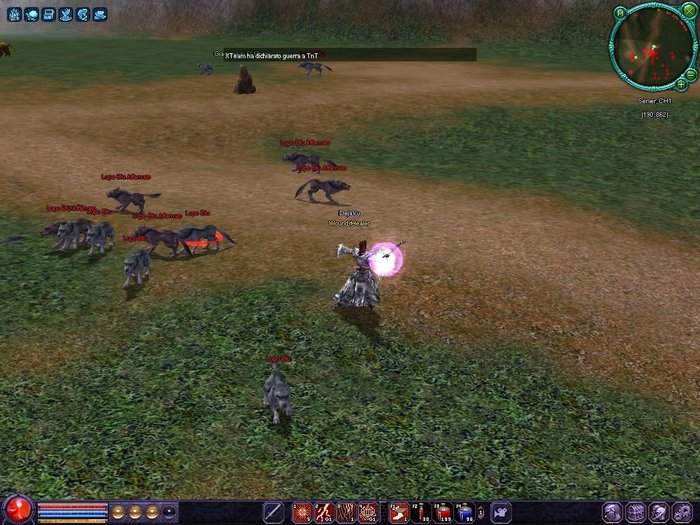The width and height of the screenshot is (700, 525).
Task: Open the character window from the taskbar
Action: point(611,512)
